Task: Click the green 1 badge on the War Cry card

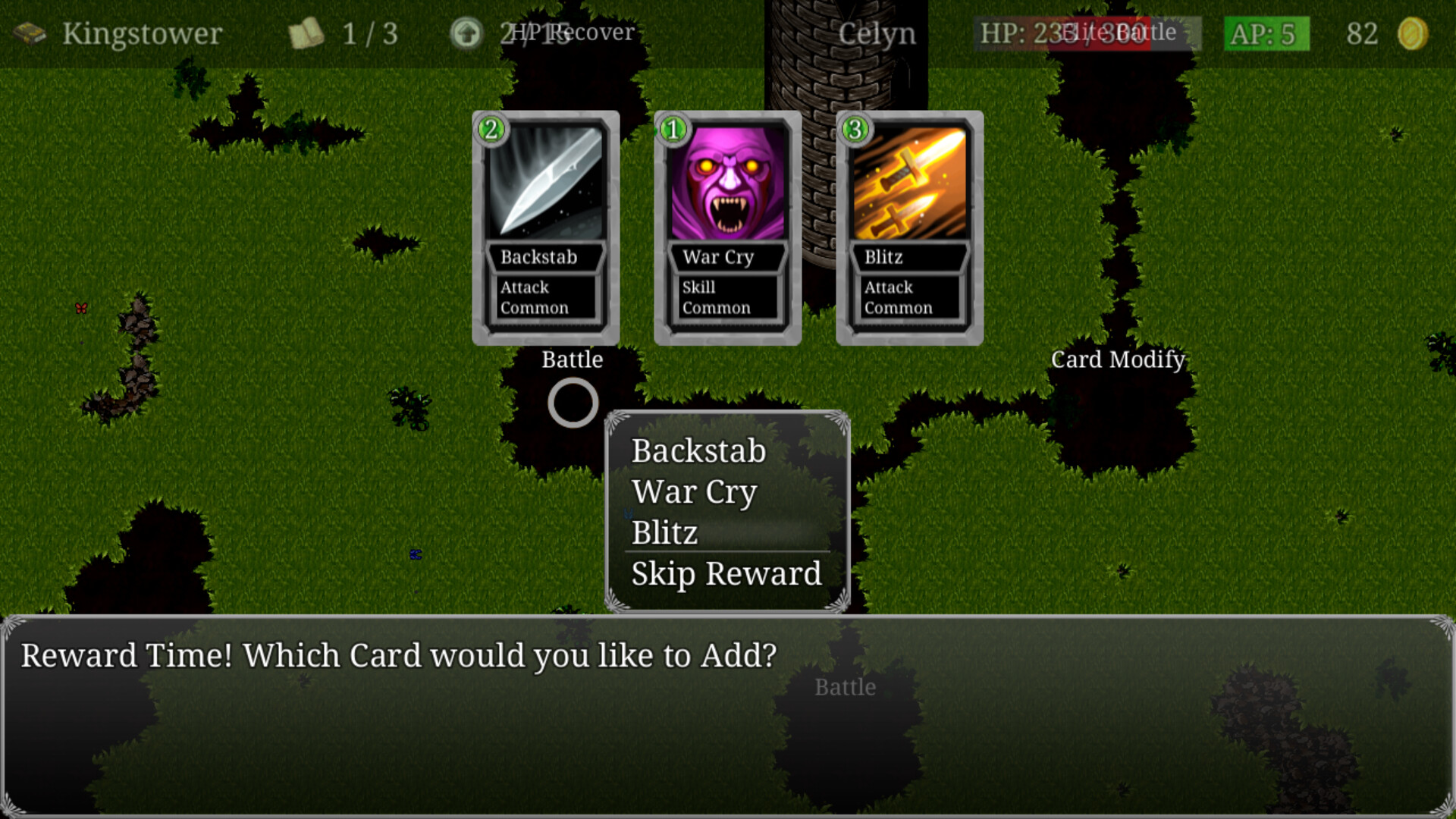Action: 671,130
